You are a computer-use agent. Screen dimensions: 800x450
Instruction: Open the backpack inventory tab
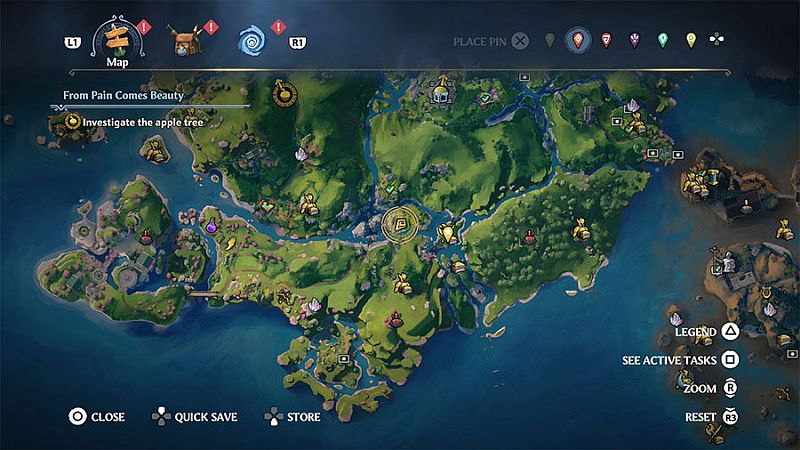[x=184, y=41]
